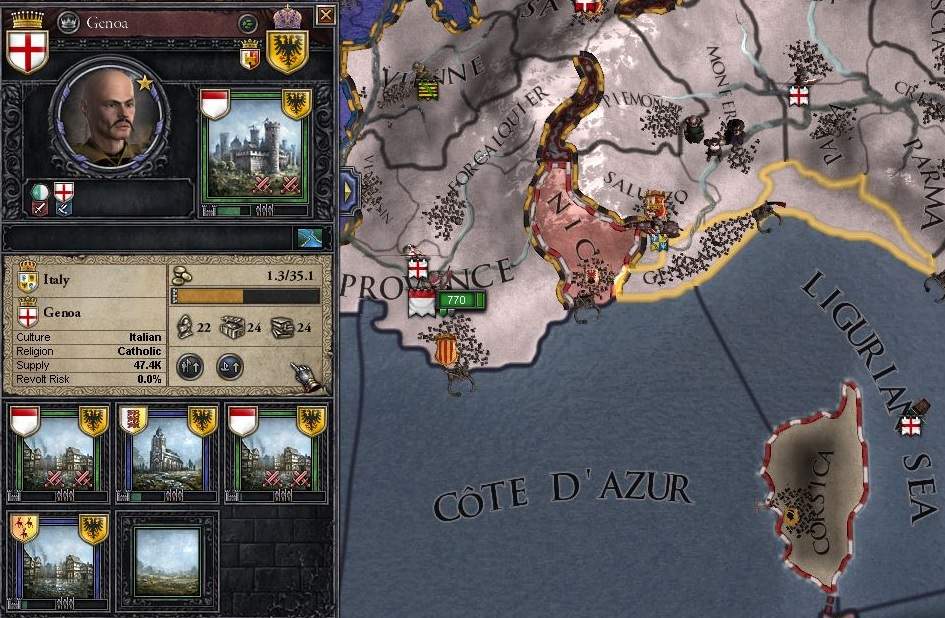945x618 pixels.
Task: Close the Genoa province panel
Action: point(325,15)
